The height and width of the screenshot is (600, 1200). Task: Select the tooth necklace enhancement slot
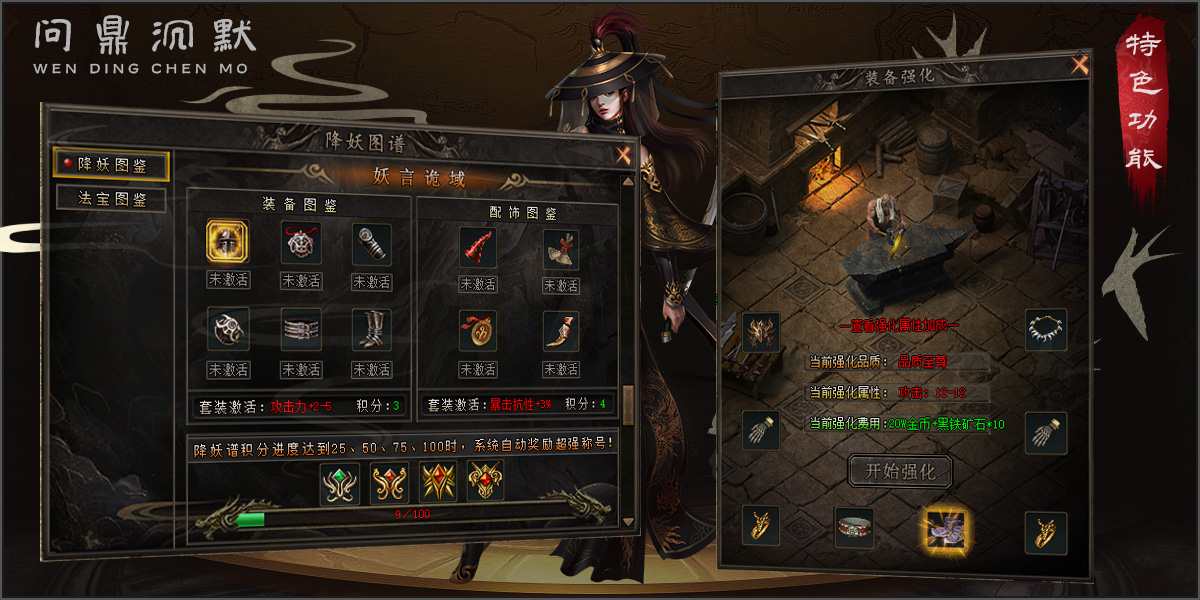(x=1046, y=330)
